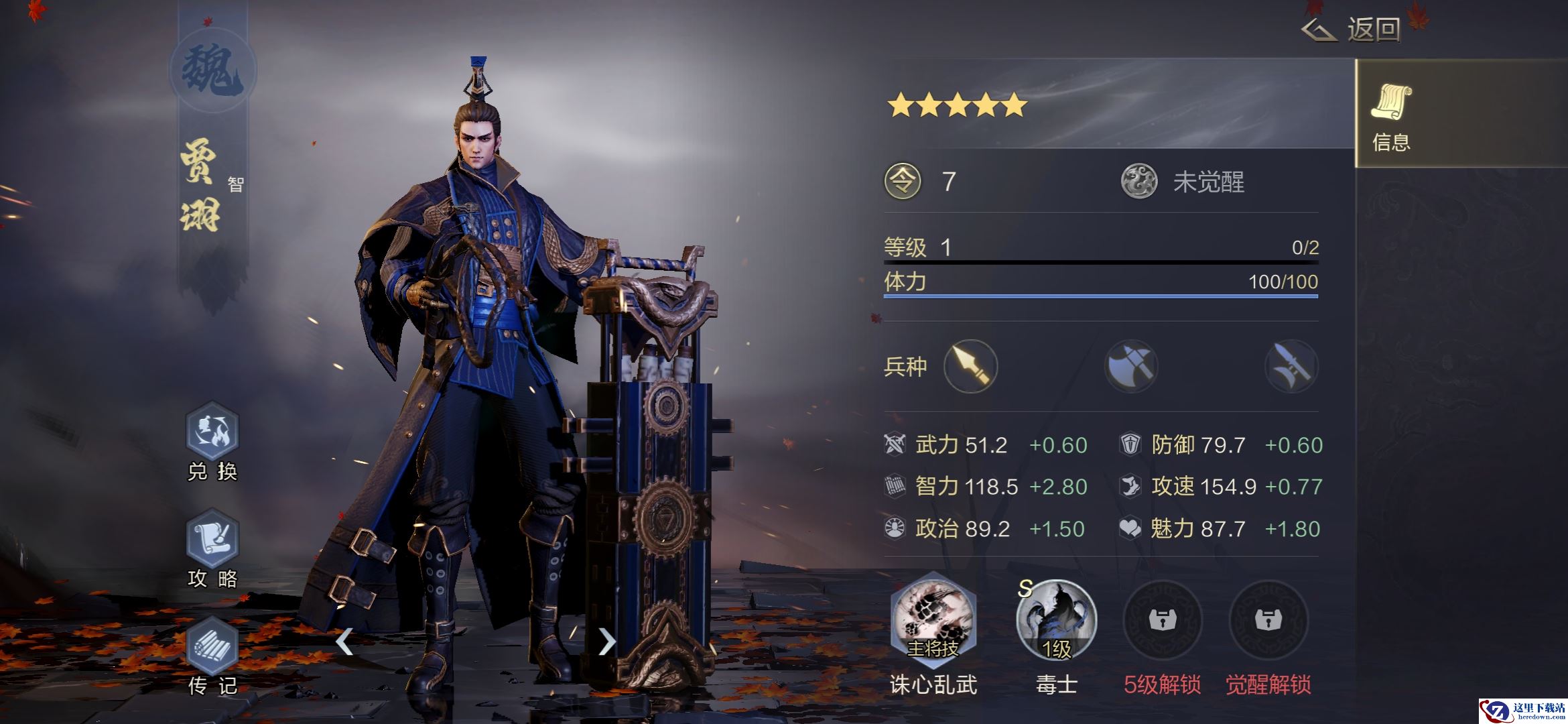View the 传记 biography

[212, 646]
